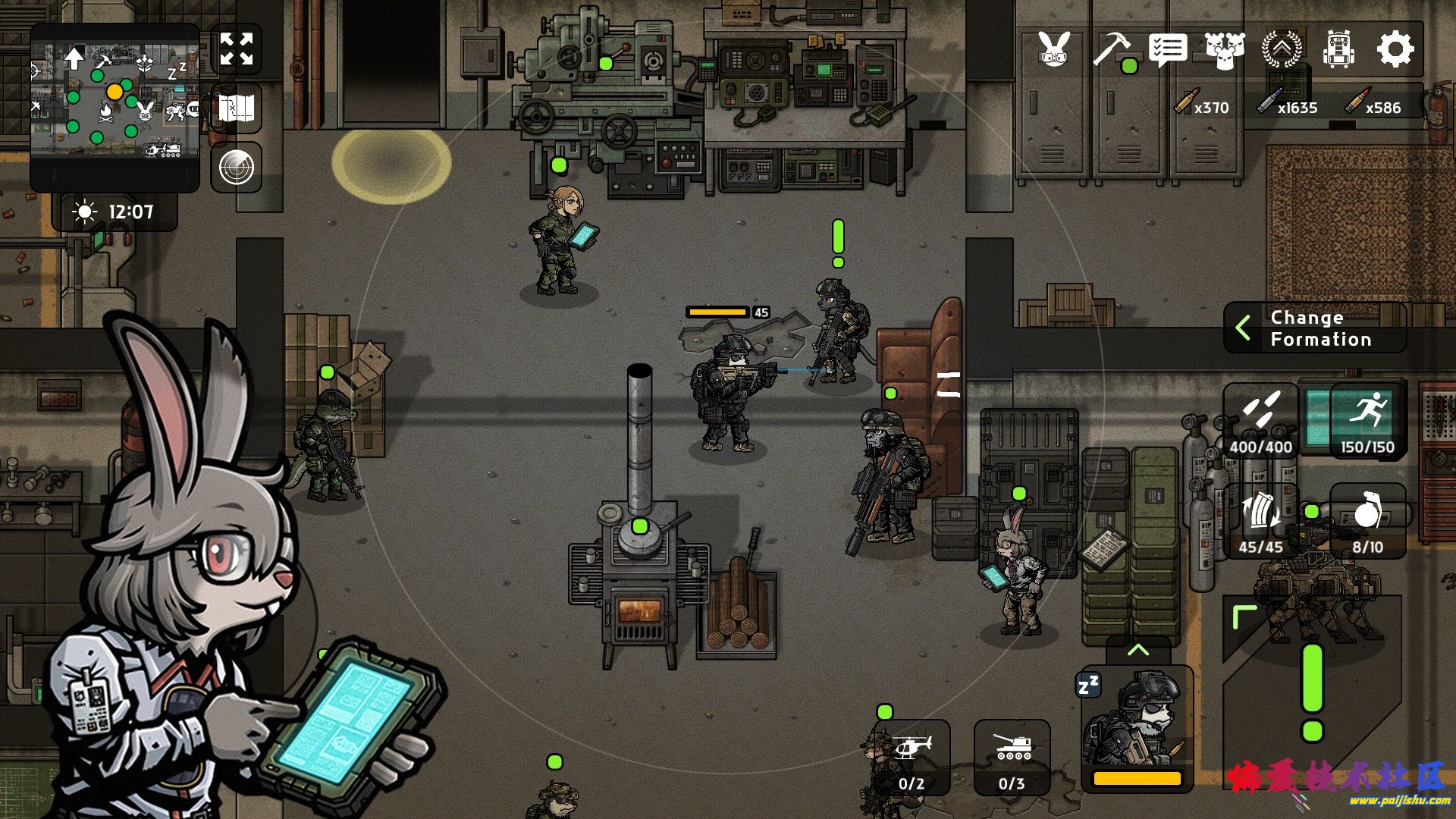Call tank support 0/3

1012,757
